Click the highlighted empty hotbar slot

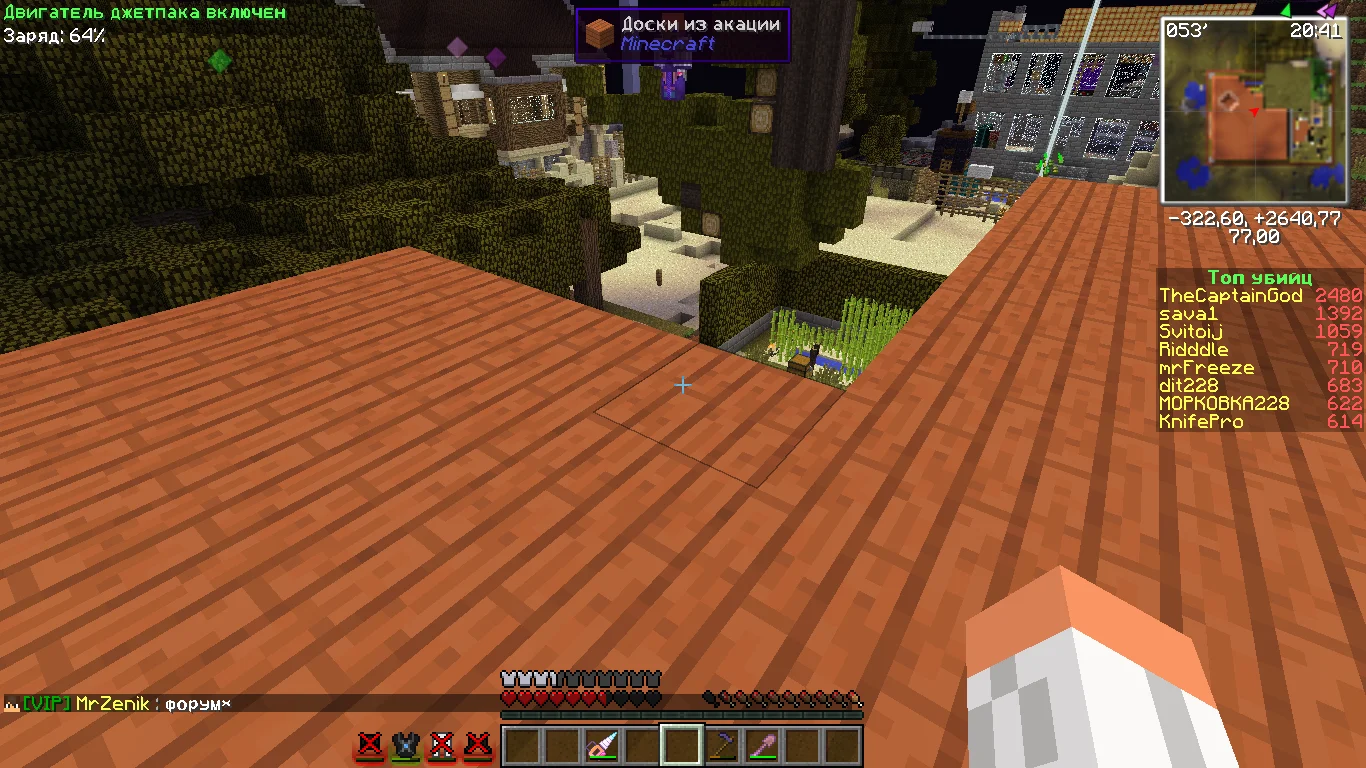[682, 746]
